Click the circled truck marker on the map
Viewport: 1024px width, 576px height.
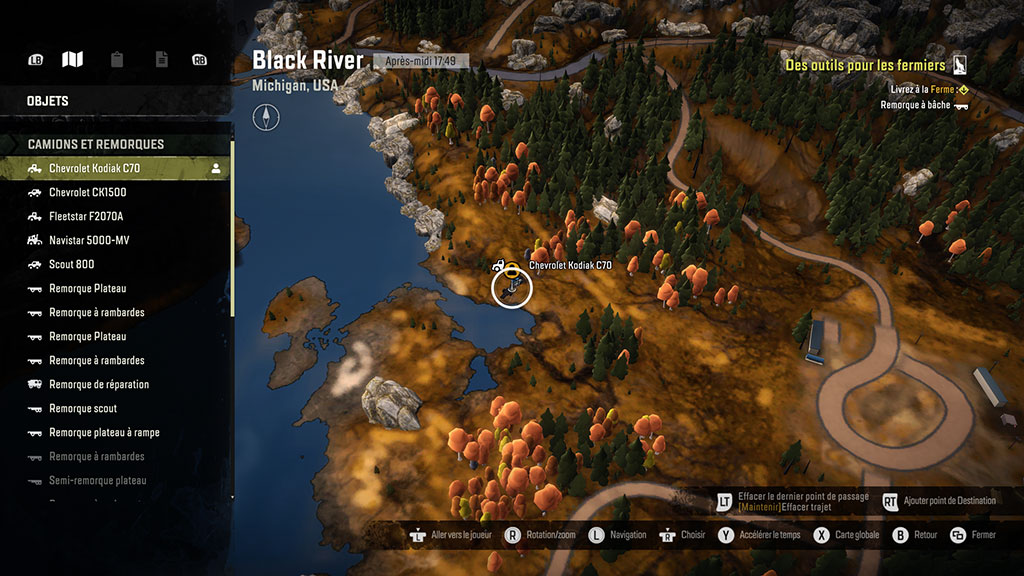pos(512,288)
